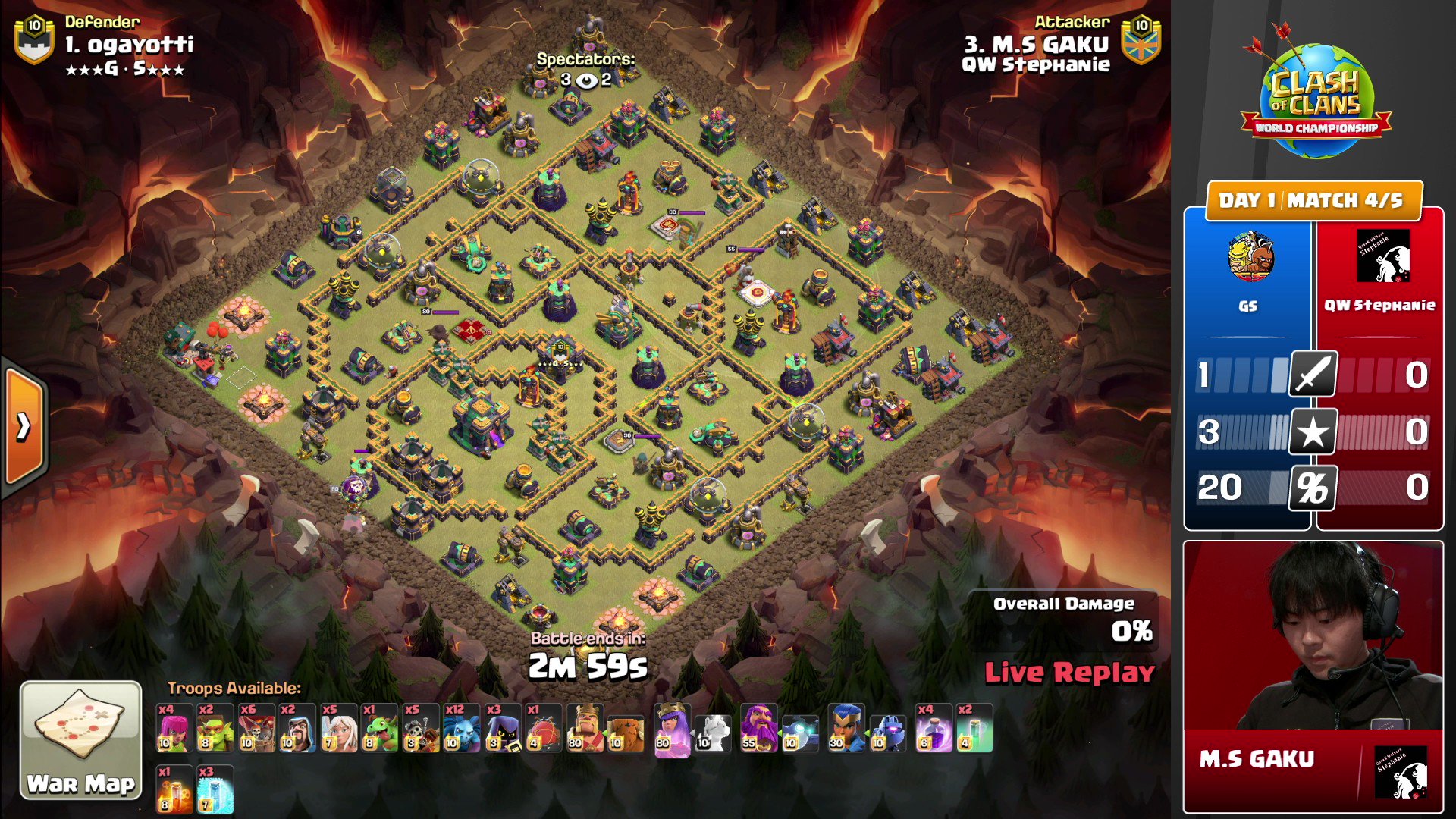Select the Earthquake Spell icon
1456x819 pixels.
173,789
